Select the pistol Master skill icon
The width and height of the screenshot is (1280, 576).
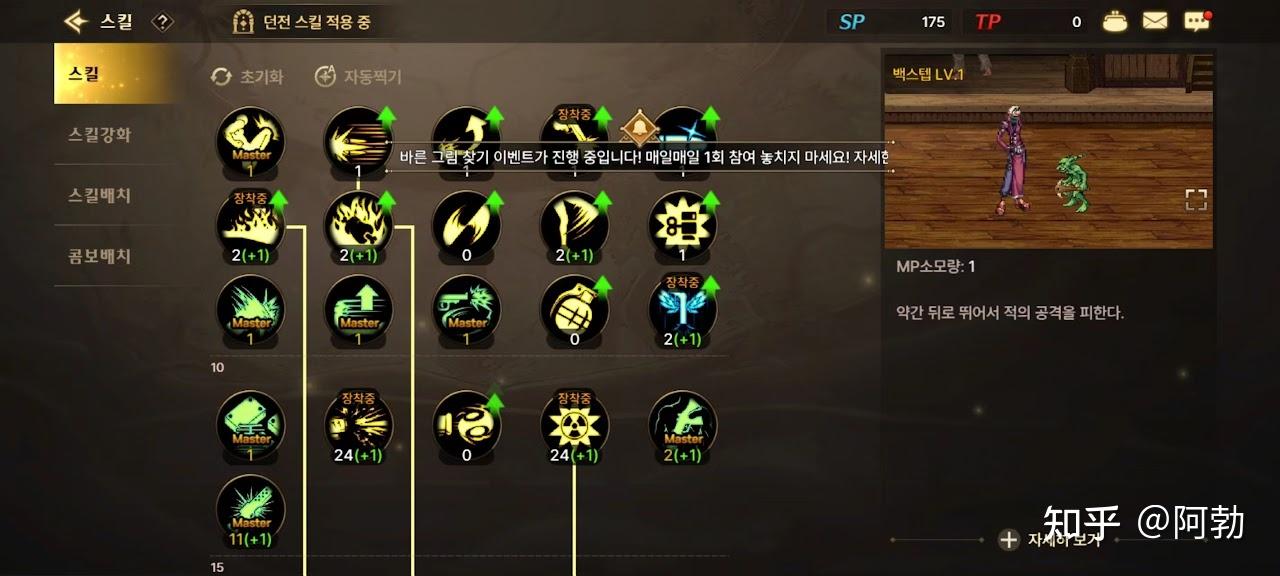pos(466,308)
